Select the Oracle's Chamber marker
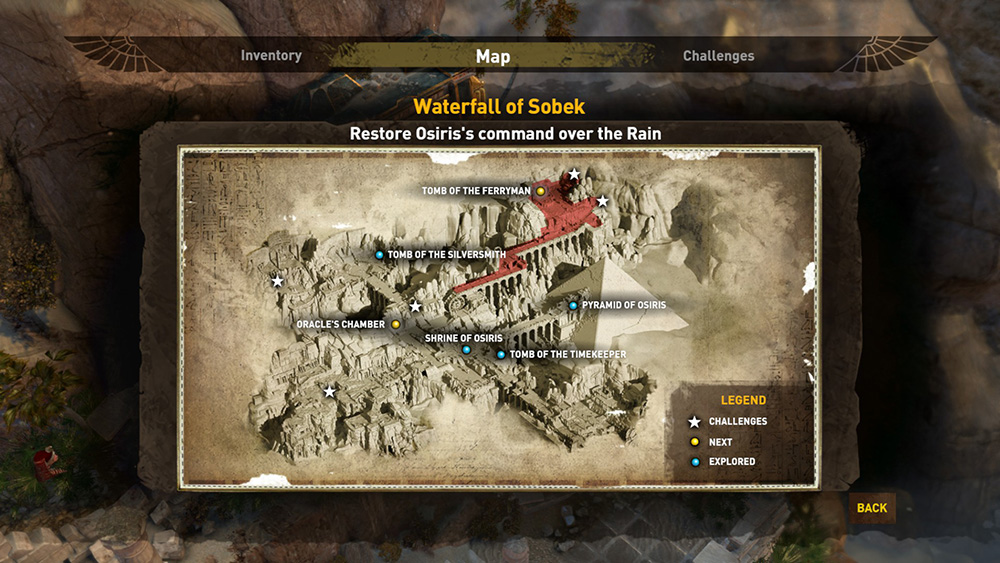1000x563 pixels. (396, 325)
